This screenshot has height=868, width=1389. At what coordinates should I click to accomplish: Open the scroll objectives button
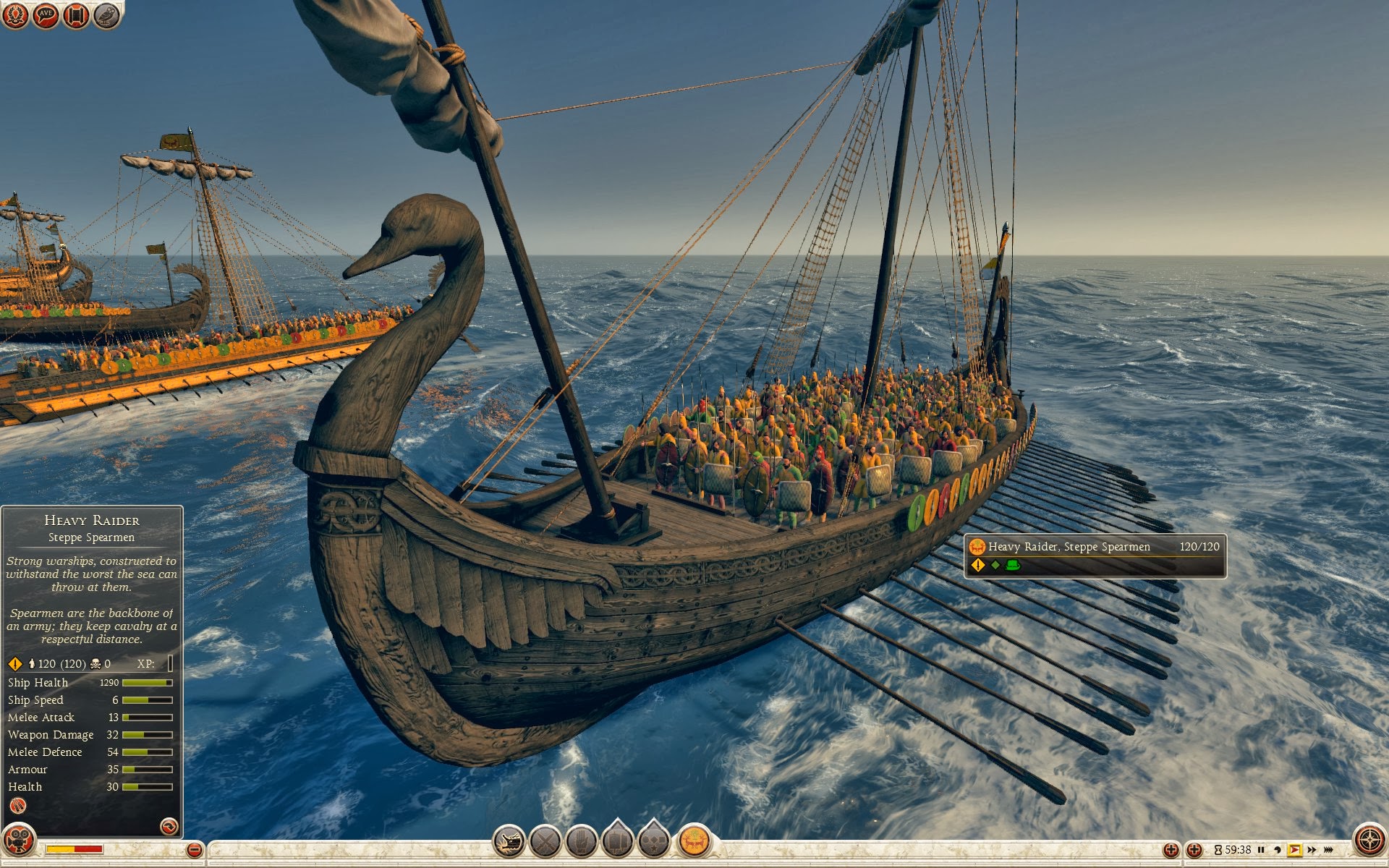[76, 14]
